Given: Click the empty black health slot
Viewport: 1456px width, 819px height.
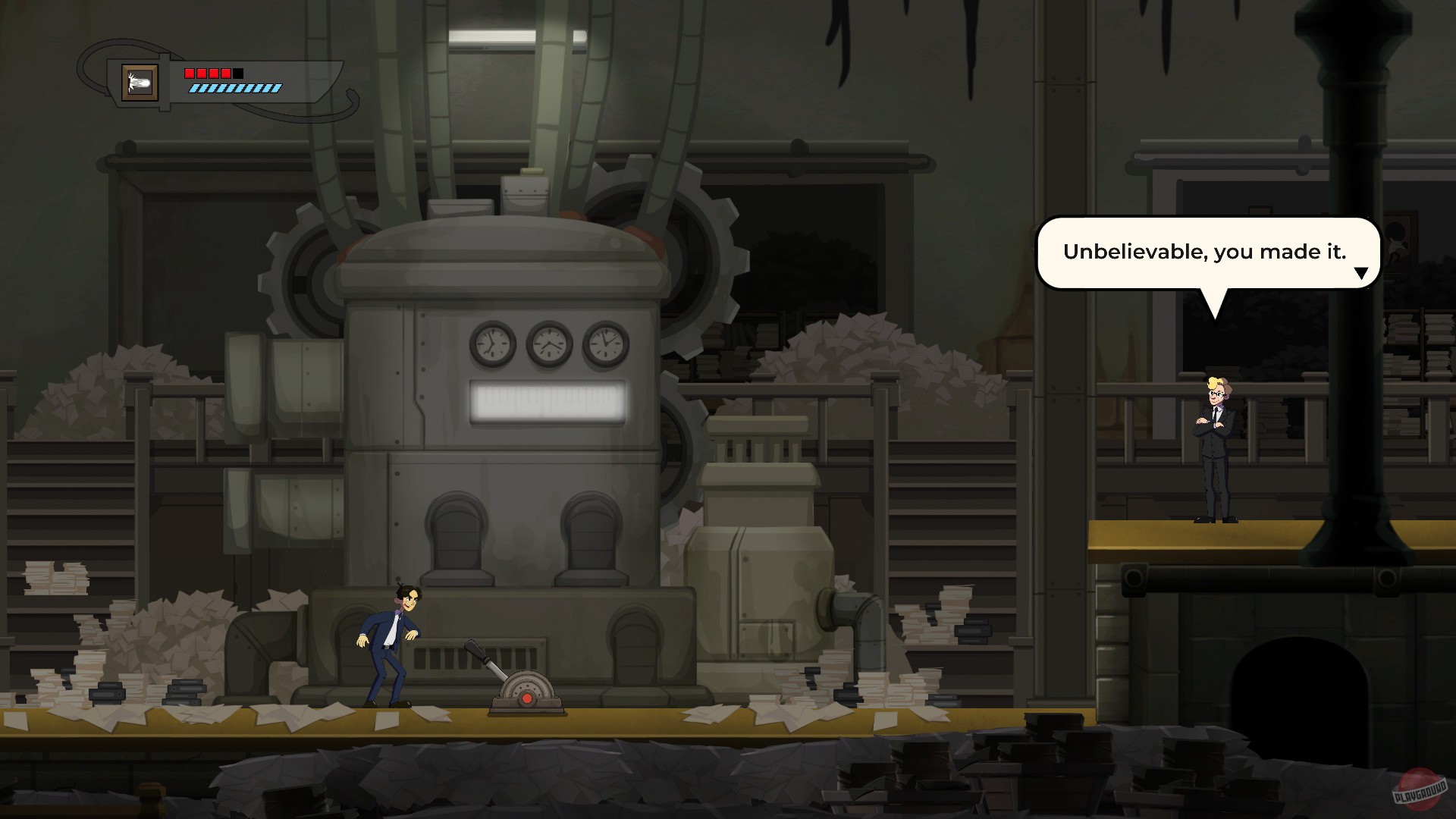Looking at the screenshot, I should click(x=237, y=73).
